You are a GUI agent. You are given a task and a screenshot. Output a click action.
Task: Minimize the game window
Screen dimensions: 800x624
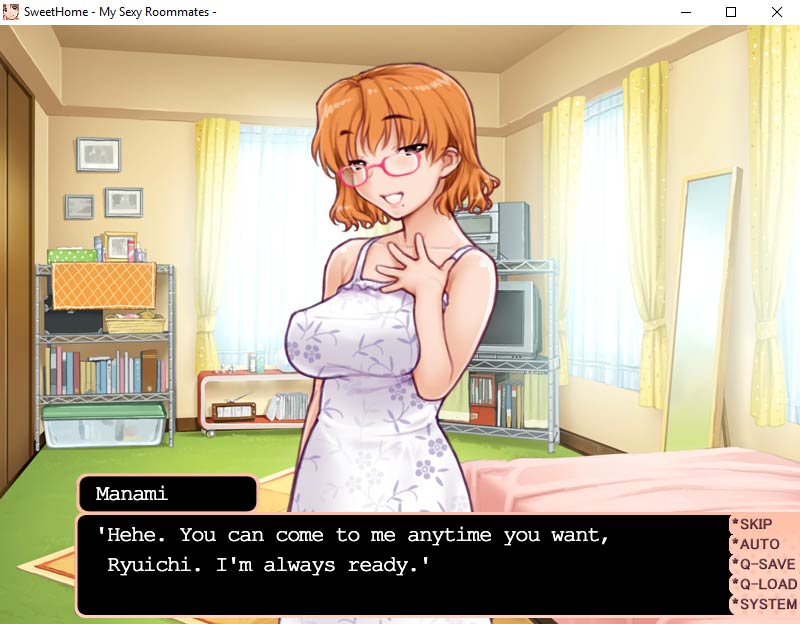686,12
